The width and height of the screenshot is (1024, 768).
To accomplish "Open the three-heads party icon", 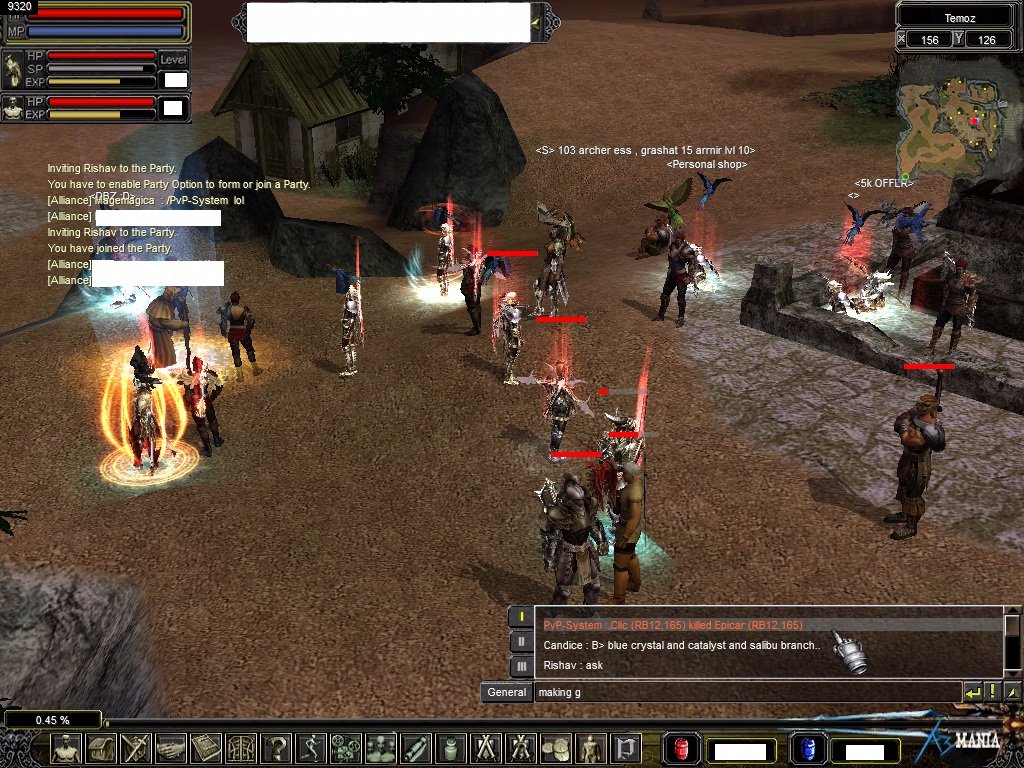I will [381, 748].
